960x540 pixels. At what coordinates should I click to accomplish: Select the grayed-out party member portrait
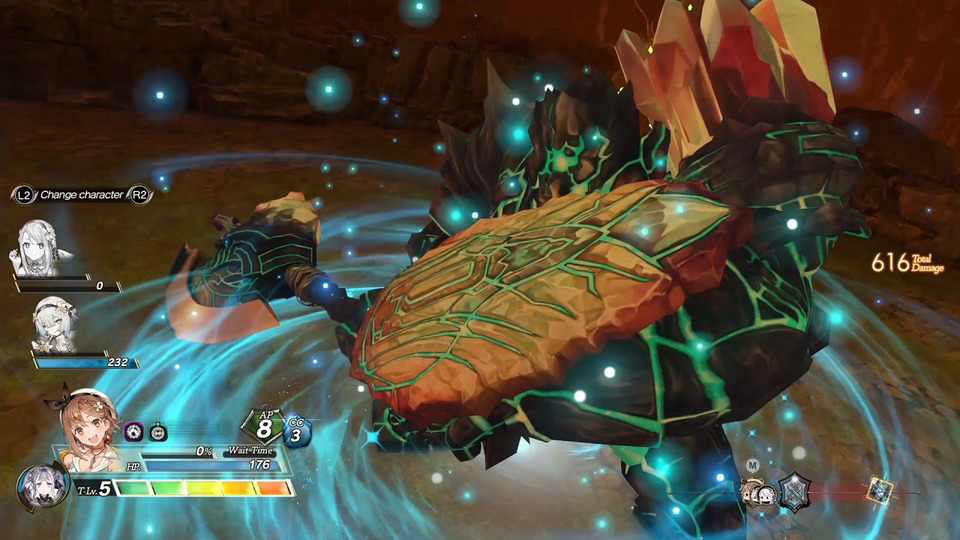[x=44, y=247]
